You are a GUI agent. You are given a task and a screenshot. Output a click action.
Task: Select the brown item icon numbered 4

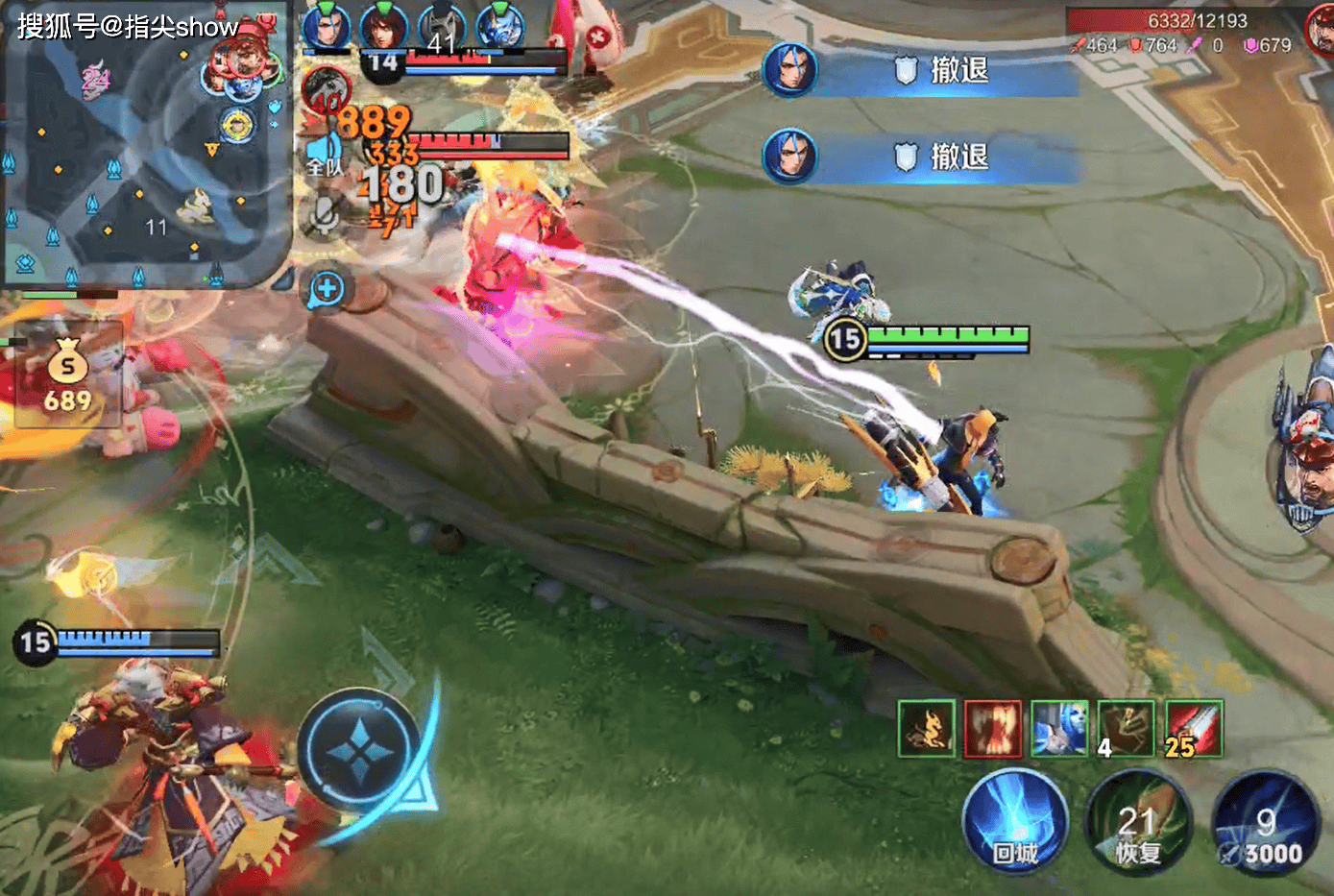click(1126, 728)
